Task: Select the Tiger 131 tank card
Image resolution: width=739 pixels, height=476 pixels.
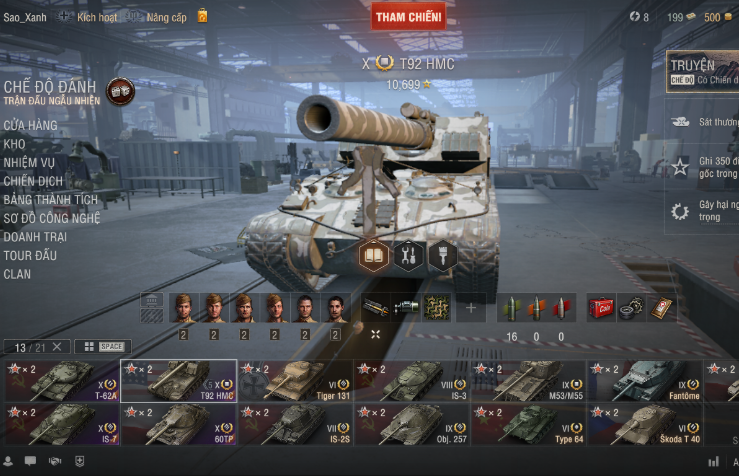Action: 295,380
